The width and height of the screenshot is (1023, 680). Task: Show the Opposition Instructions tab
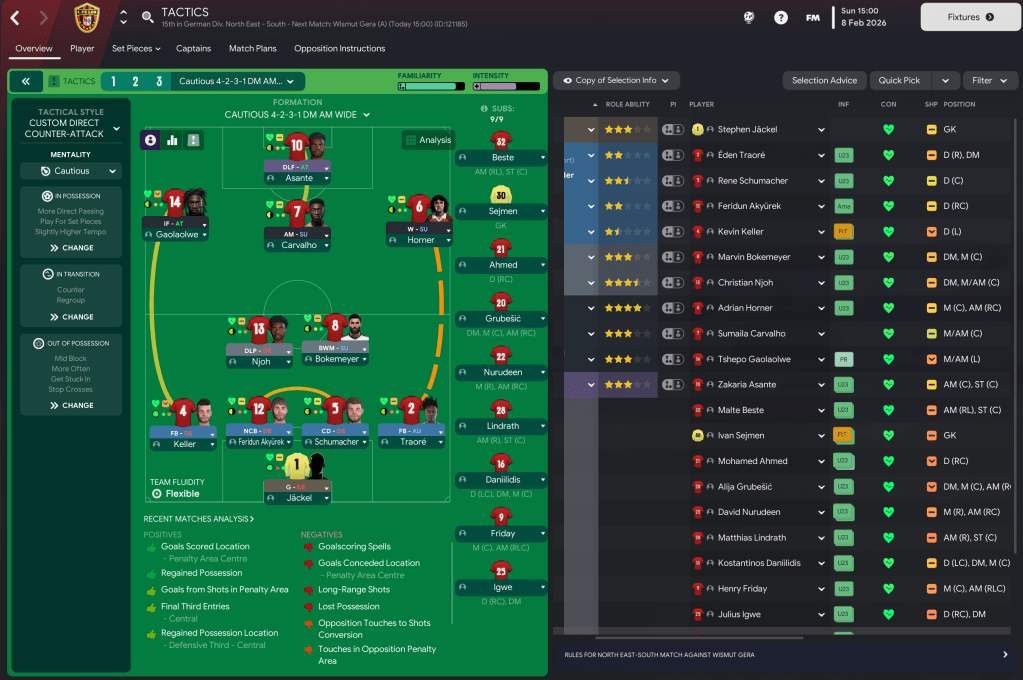[339, 48]
